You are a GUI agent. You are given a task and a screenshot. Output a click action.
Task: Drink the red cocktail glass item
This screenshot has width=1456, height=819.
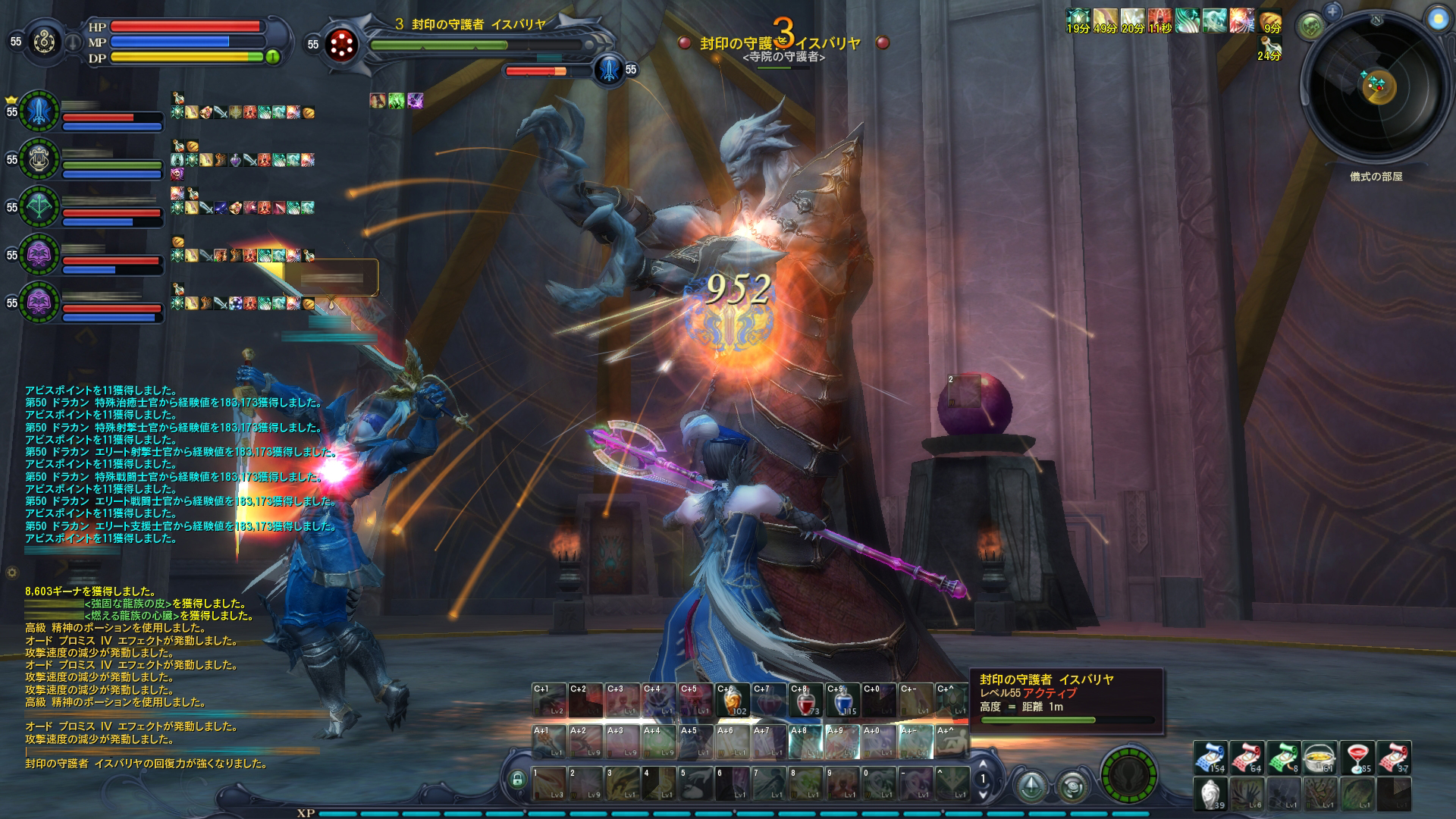[1357, 758]
